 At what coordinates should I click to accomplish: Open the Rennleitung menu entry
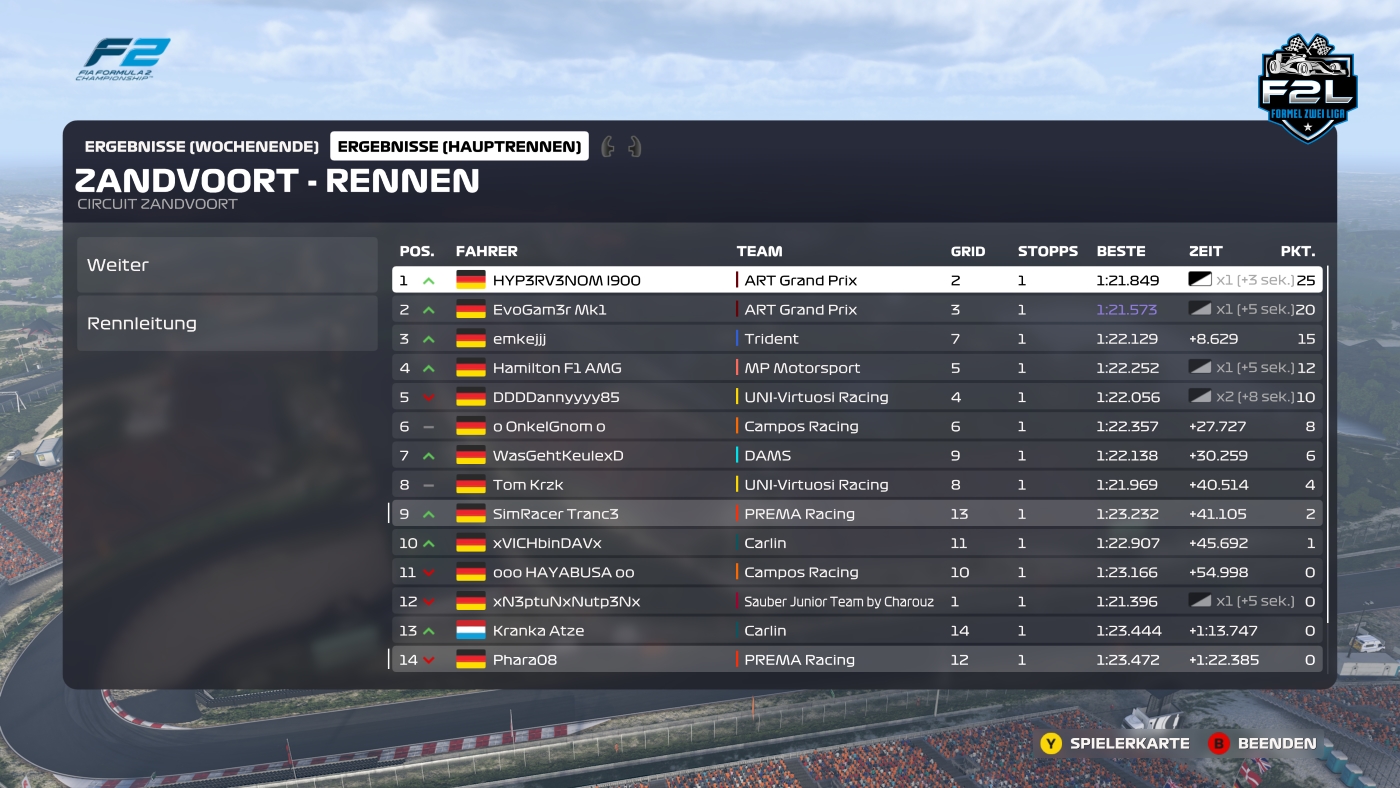tap(226, 323)
